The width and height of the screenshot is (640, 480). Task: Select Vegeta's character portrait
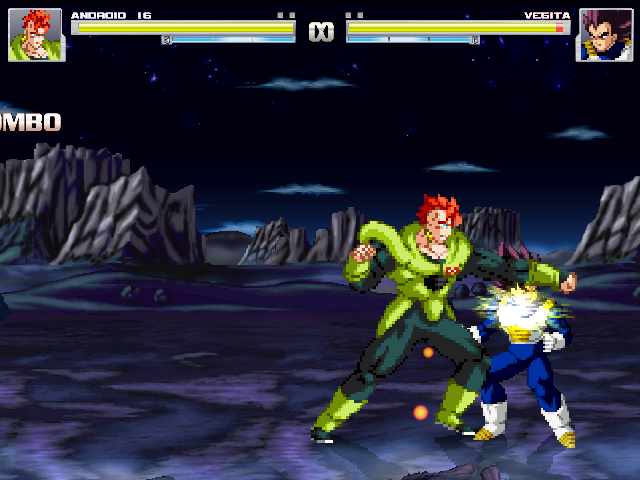click(x=603, y=35)
